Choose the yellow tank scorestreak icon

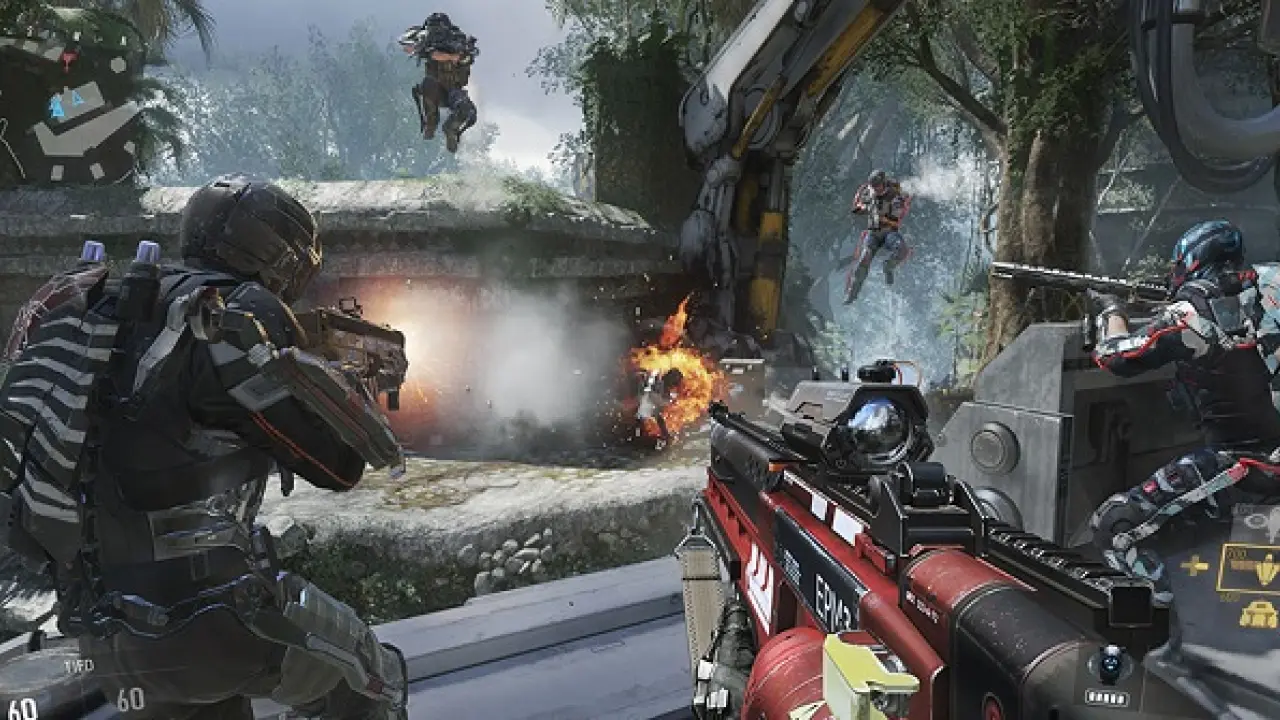click(x=1258, y=613)
